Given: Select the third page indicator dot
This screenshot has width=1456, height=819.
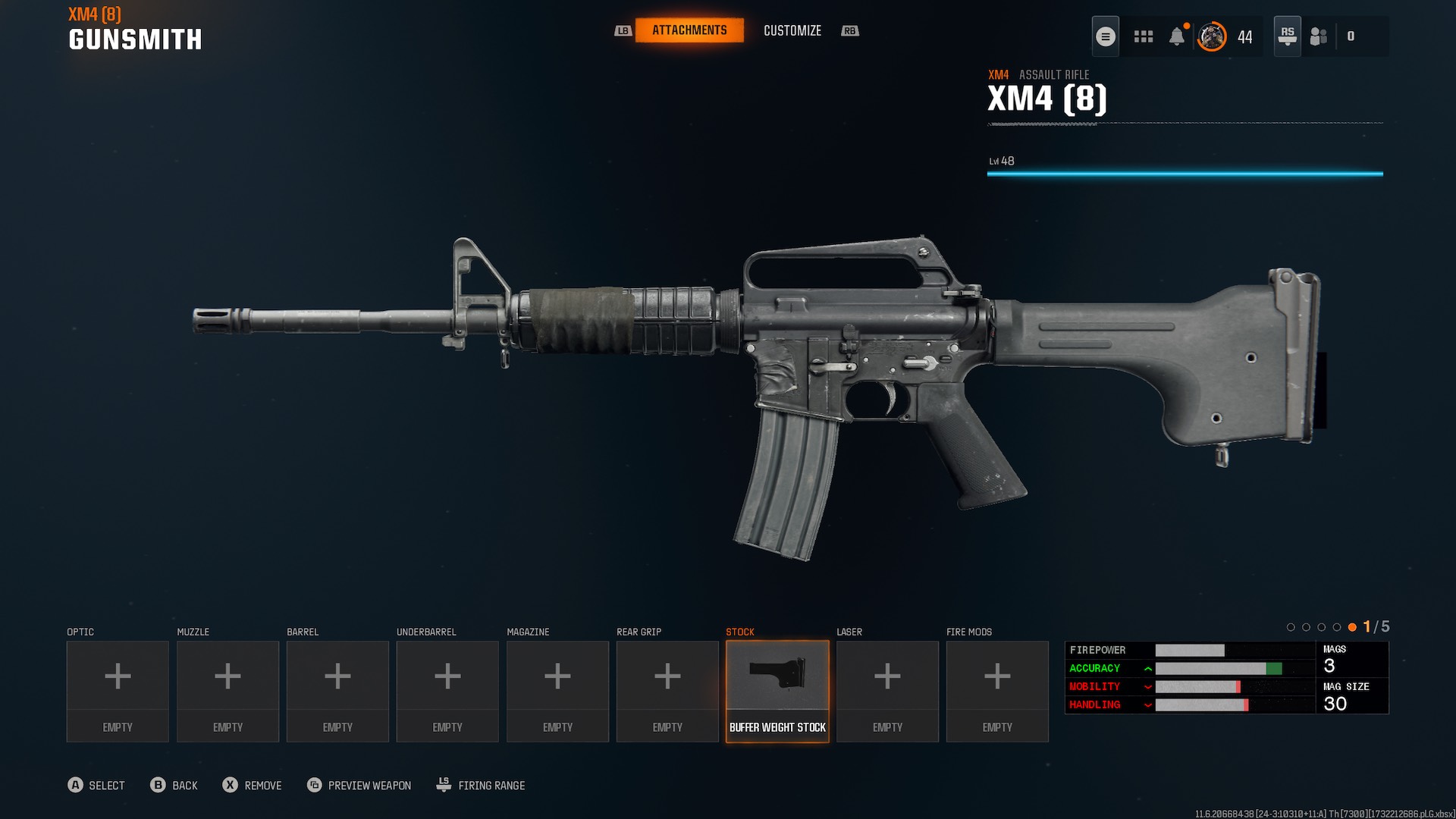Looking at the screenshot, I should (x=1322, y=627).
